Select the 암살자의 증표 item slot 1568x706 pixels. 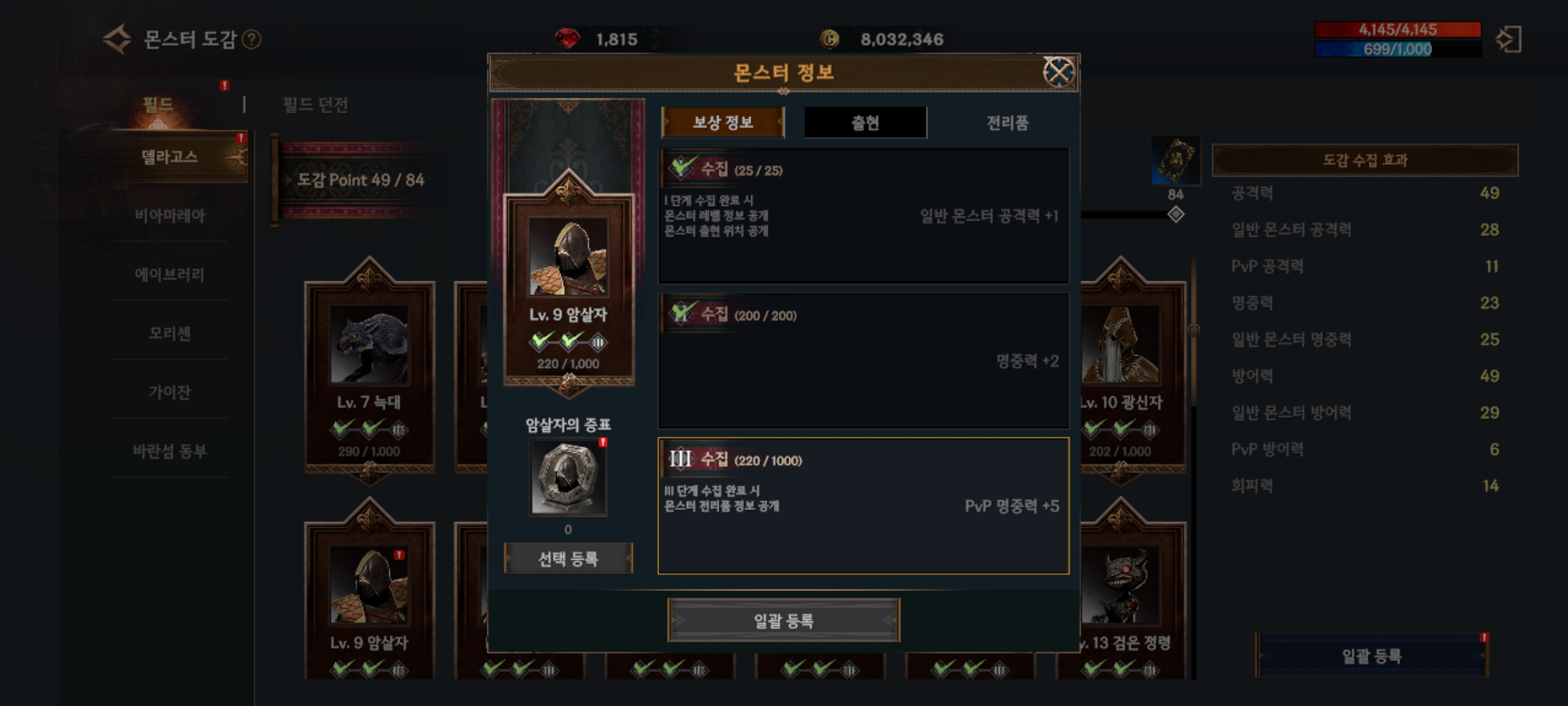(568, 477)
